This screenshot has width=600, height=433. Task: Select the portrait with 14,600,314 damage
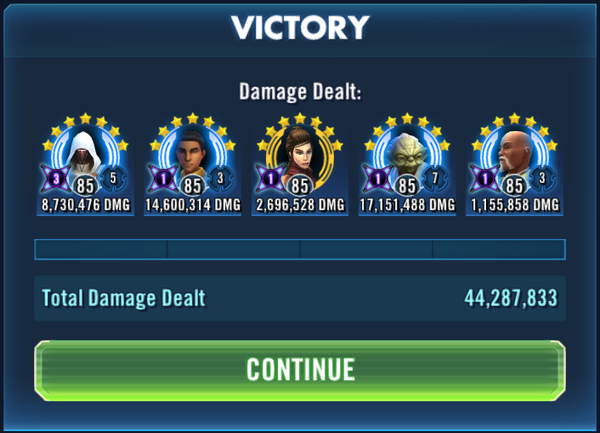[x=193, y=155]
